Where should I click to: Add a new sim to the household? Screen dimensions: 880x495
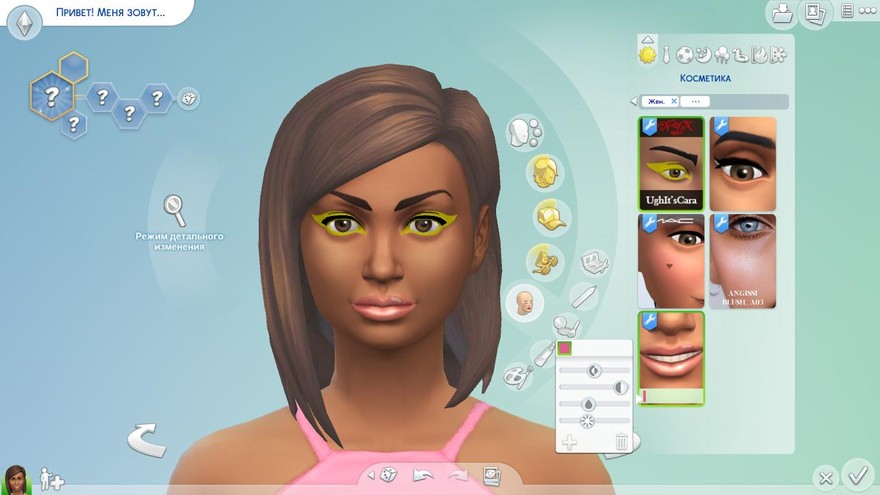pos(51,479)
